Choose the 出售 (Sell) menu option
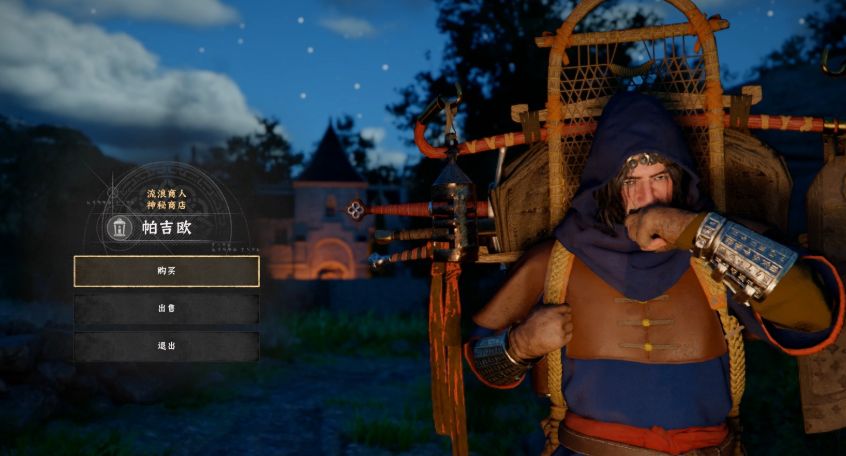846x456 pixels. (x=166, y=309)
